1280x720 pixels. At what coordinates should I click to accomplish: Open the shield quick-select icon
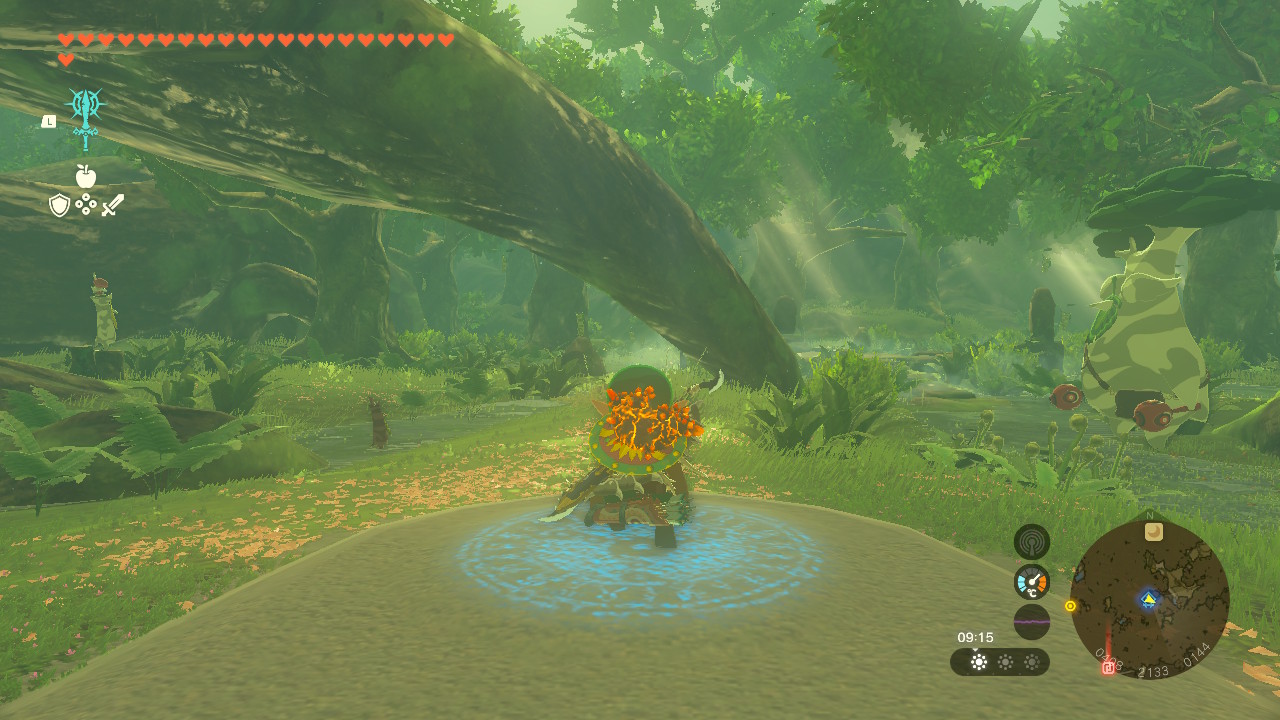[x=59, y=205]
